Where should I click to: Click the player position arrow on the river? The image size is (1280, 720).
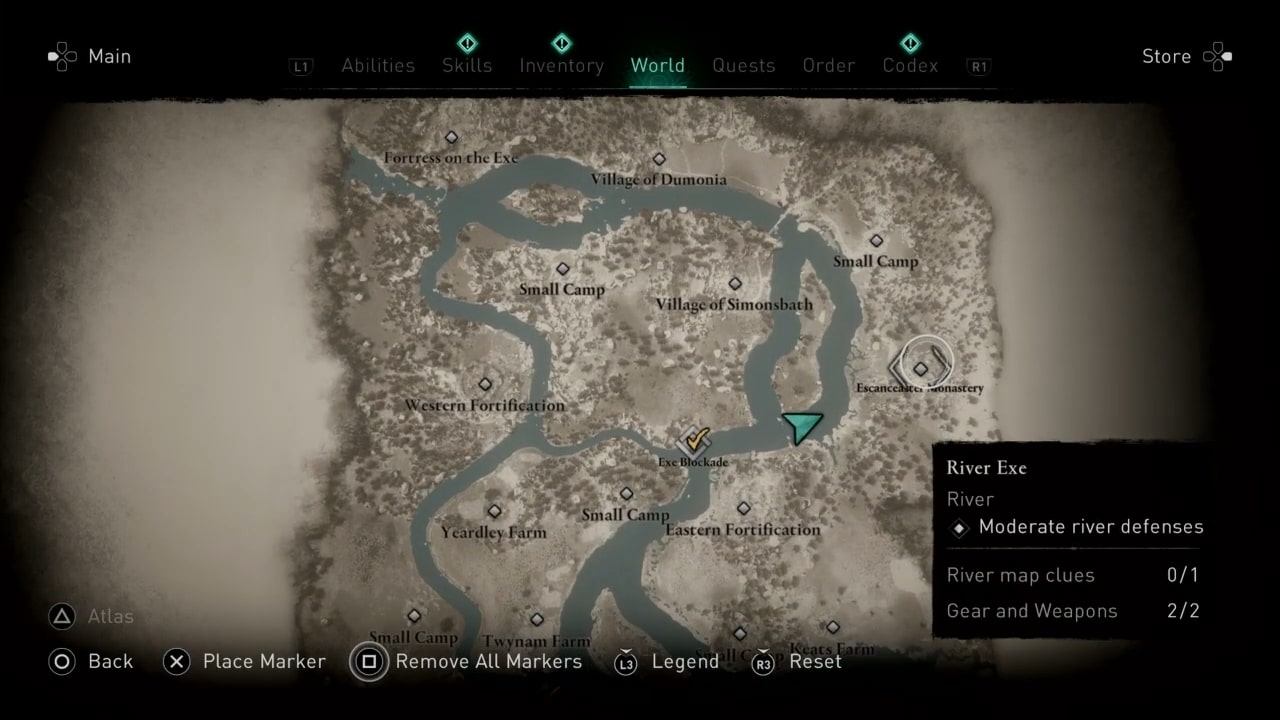coord(803,426)
